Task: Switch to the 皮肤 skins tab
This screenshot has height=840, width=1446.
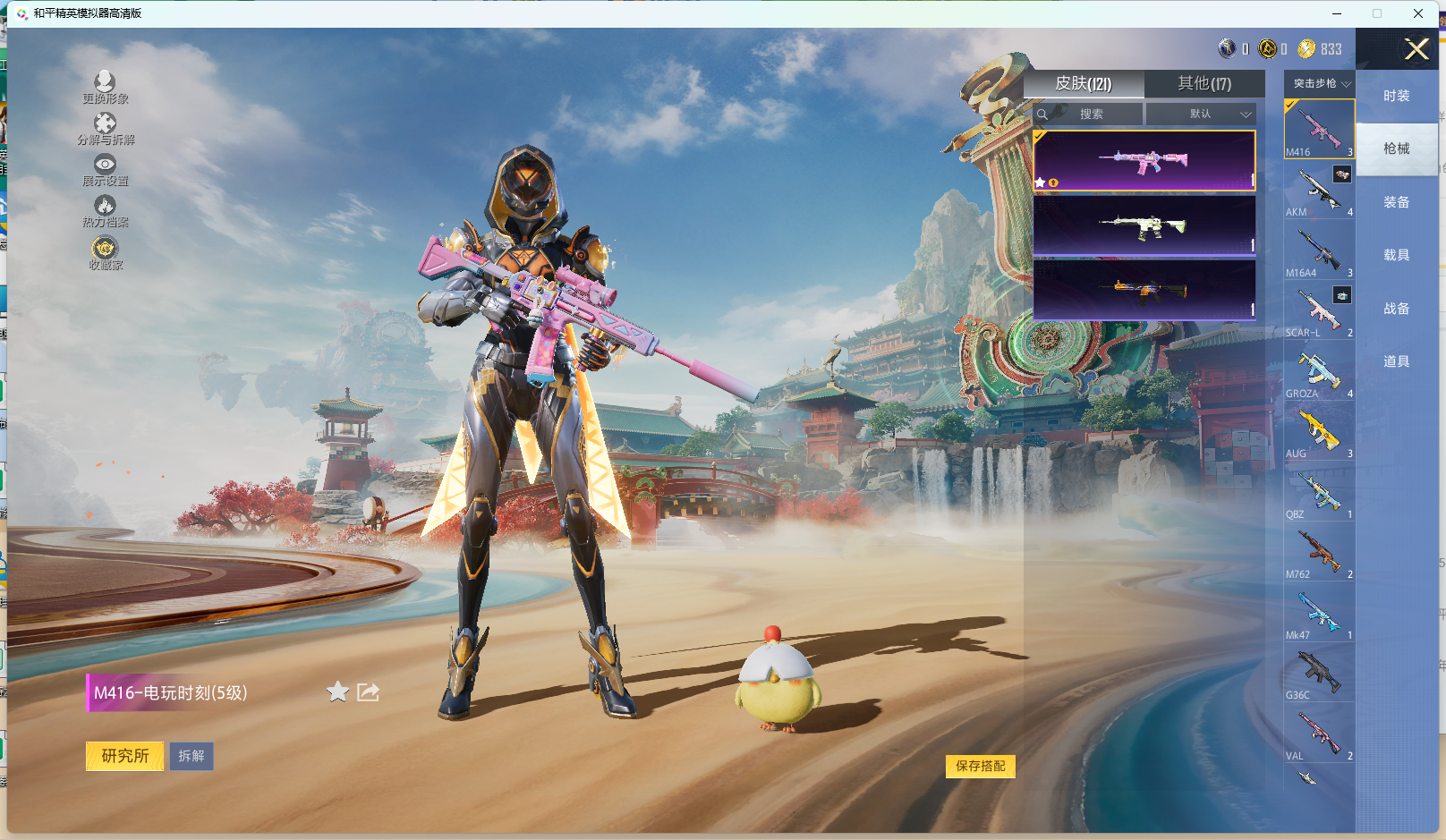Action: coord(1084,84)
